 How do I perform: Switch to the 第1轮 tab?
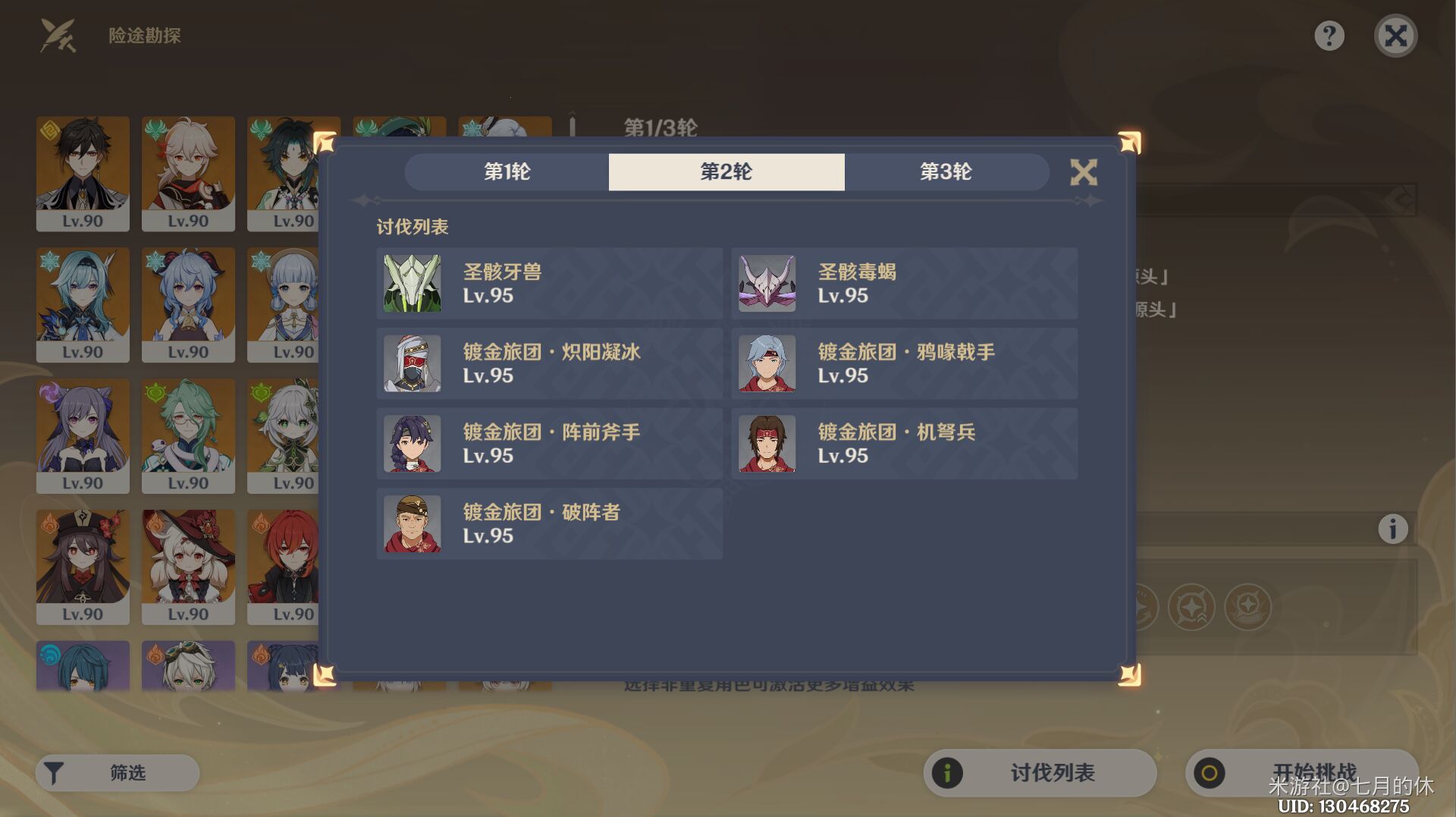tap(508, 172)
